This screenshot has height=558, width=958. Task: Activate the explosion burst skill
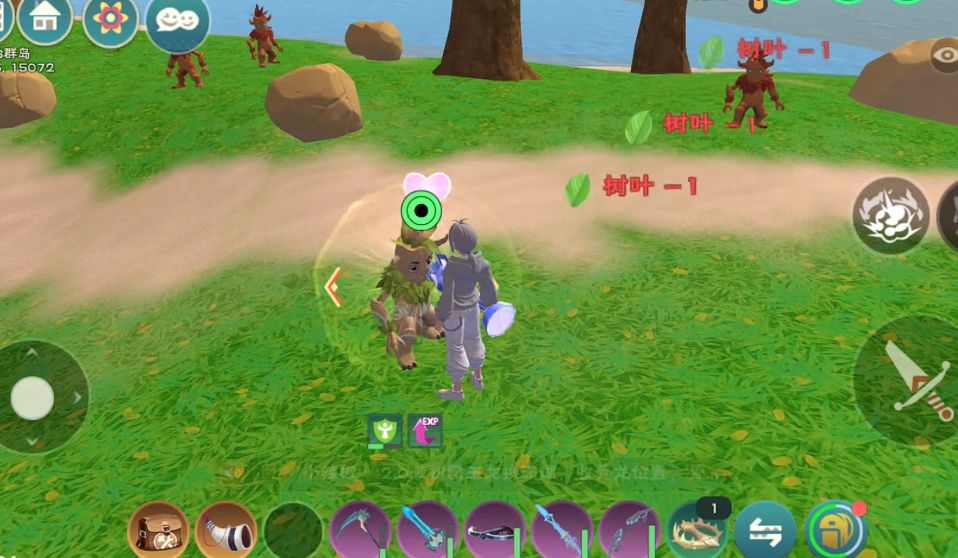pos(890,215)
